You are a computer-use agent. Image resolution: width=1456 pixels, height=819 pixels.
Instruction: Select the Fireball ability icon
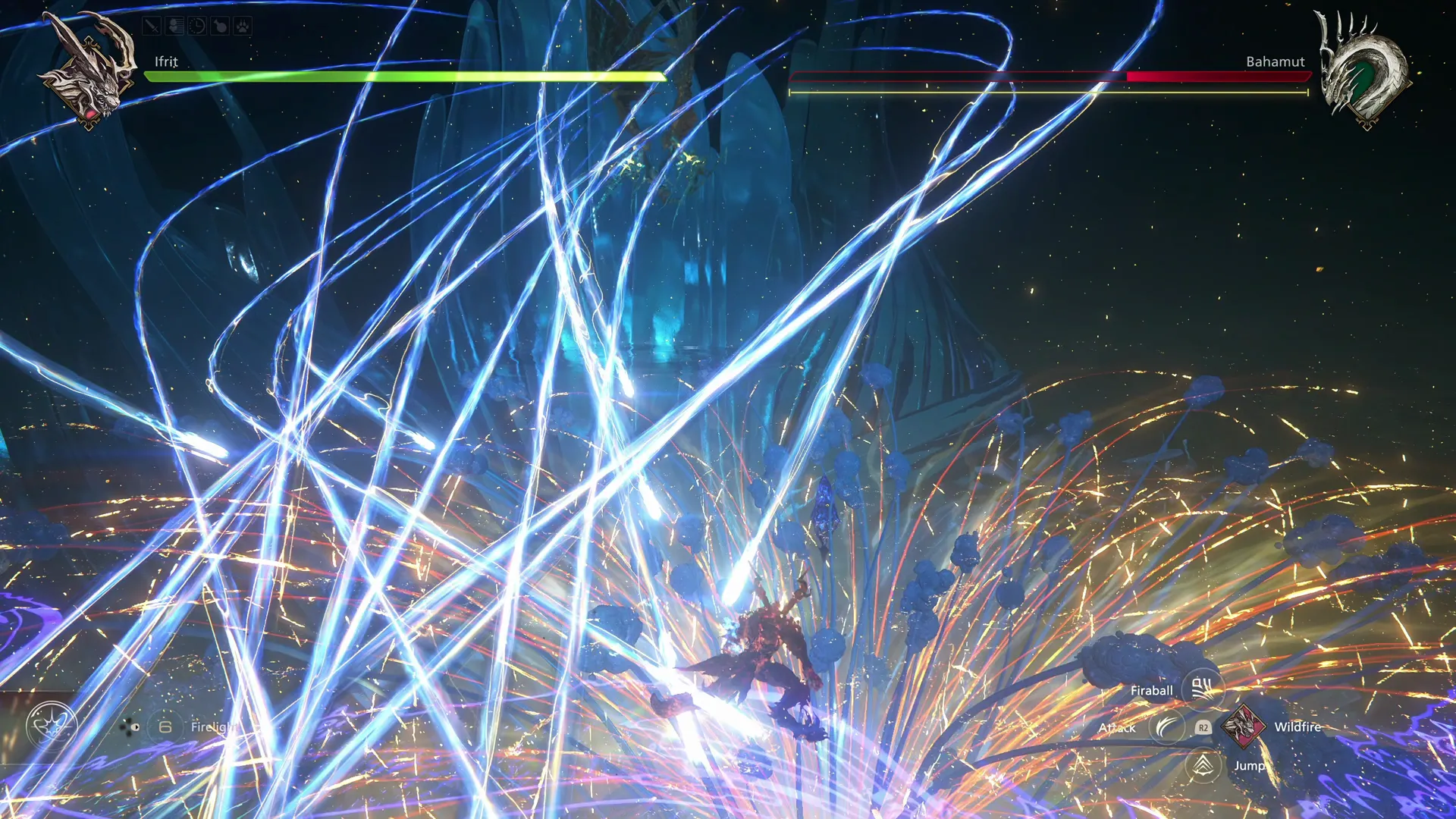point(1201,688)
